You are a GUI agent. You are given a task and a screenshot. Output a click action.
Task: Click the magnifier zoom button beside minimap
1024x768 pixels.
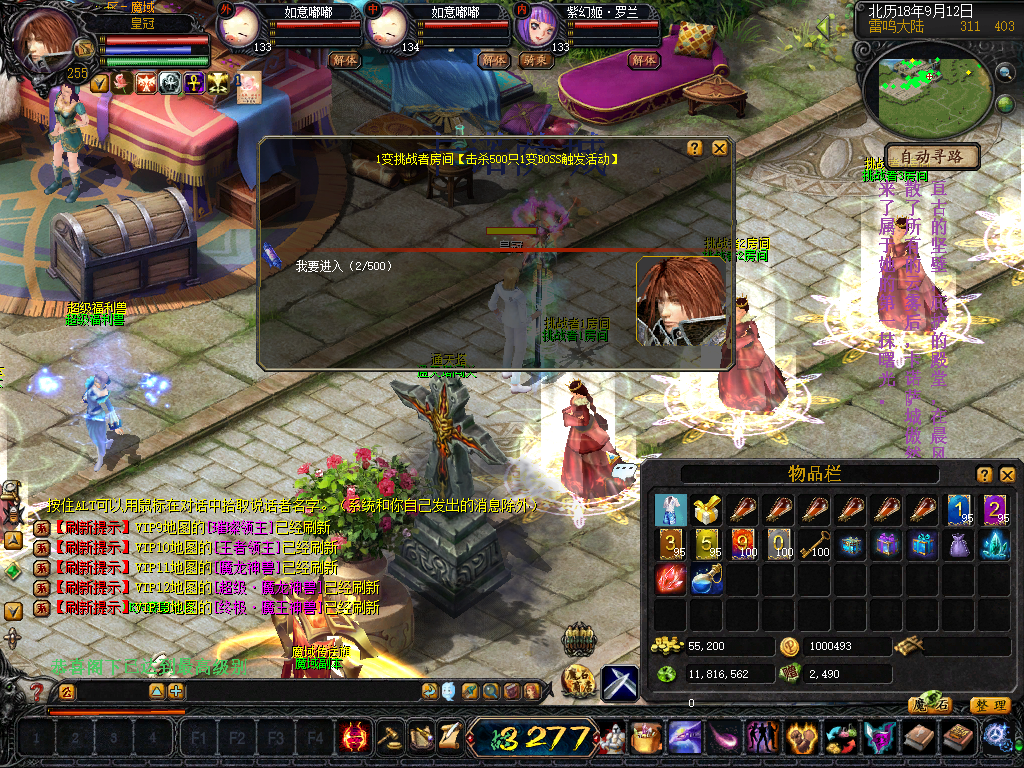[x=1005, y=72]
